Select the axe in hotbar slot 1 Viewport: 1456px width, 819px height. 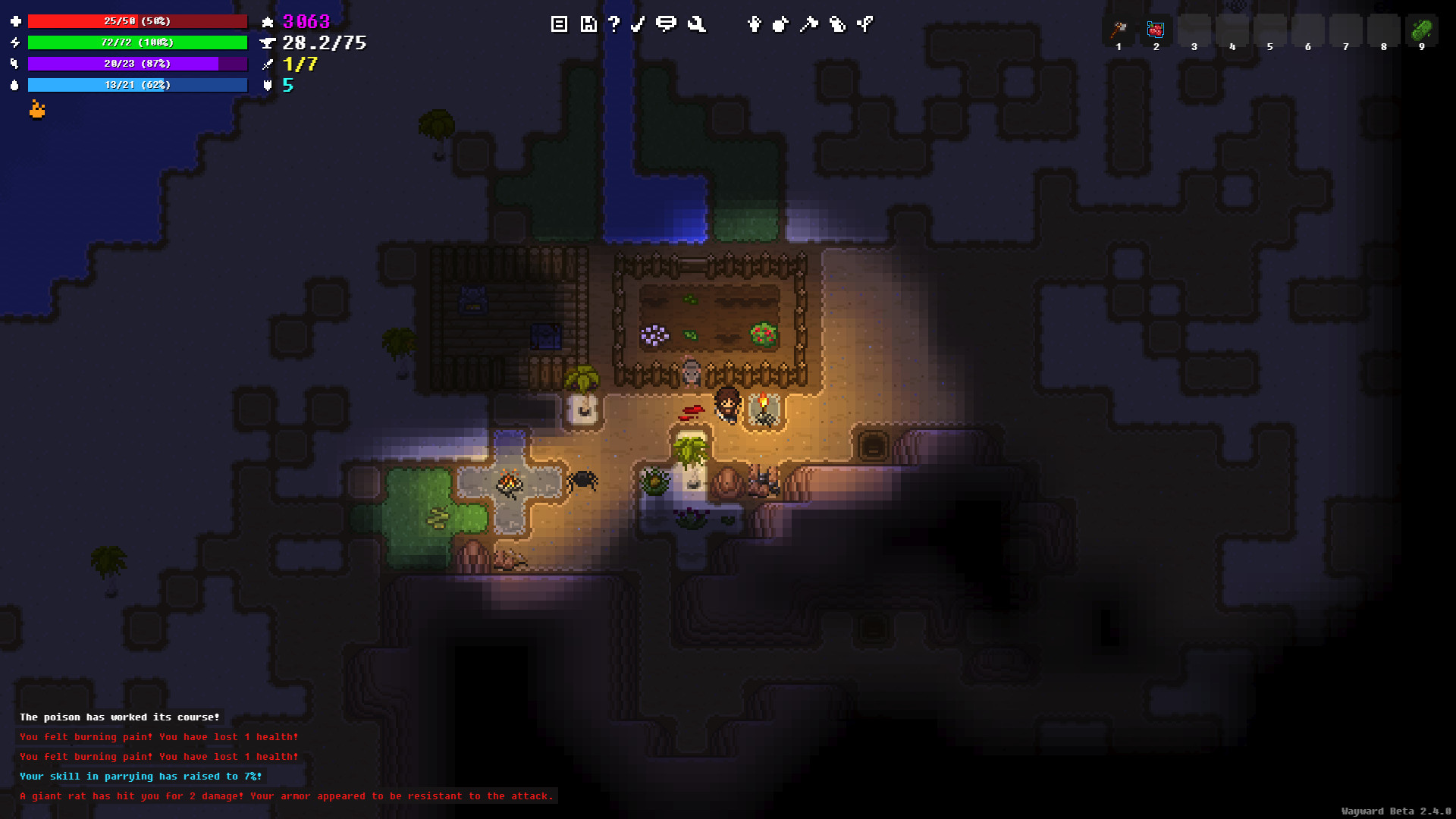(x=1119, y=30)
